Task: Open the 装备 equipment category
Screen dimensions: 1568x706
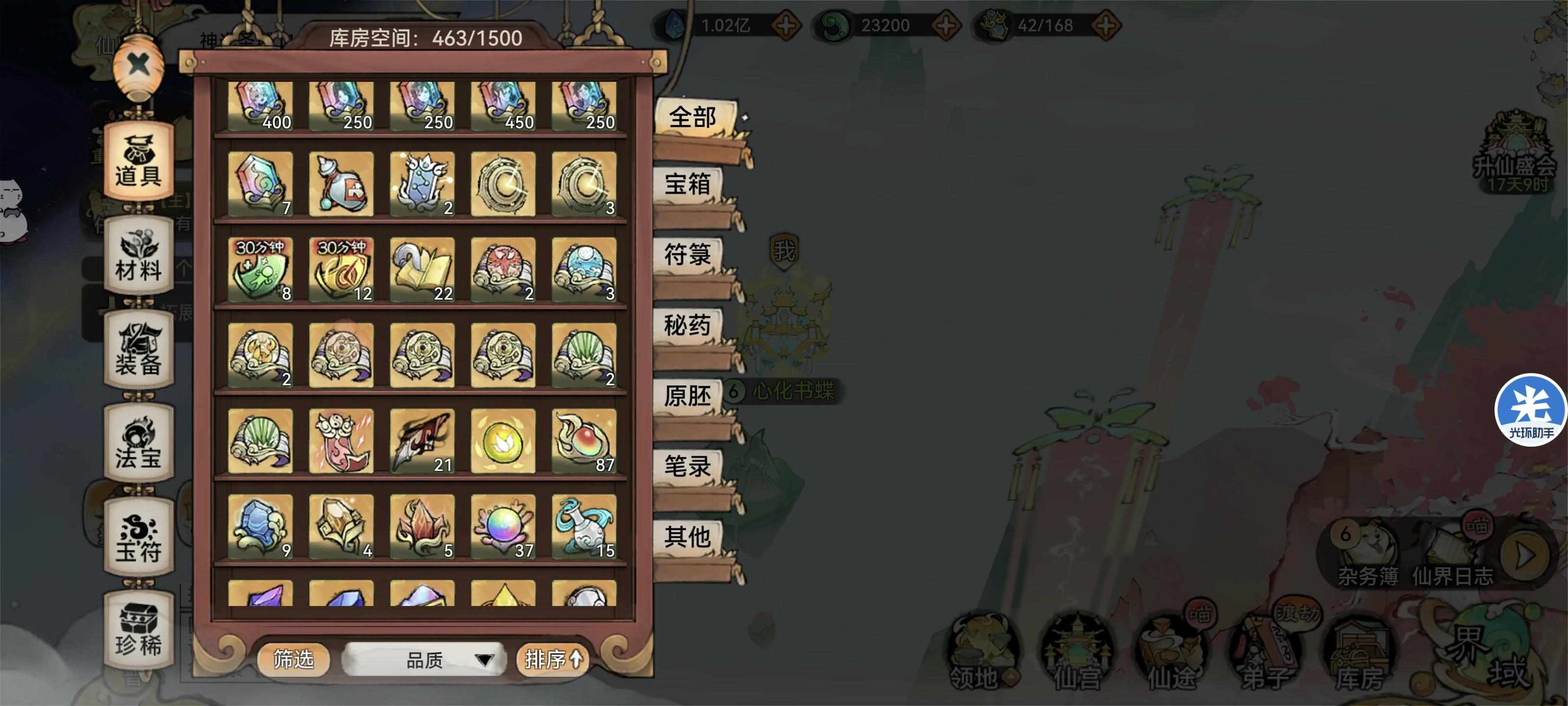Action: tap(138, 350)
